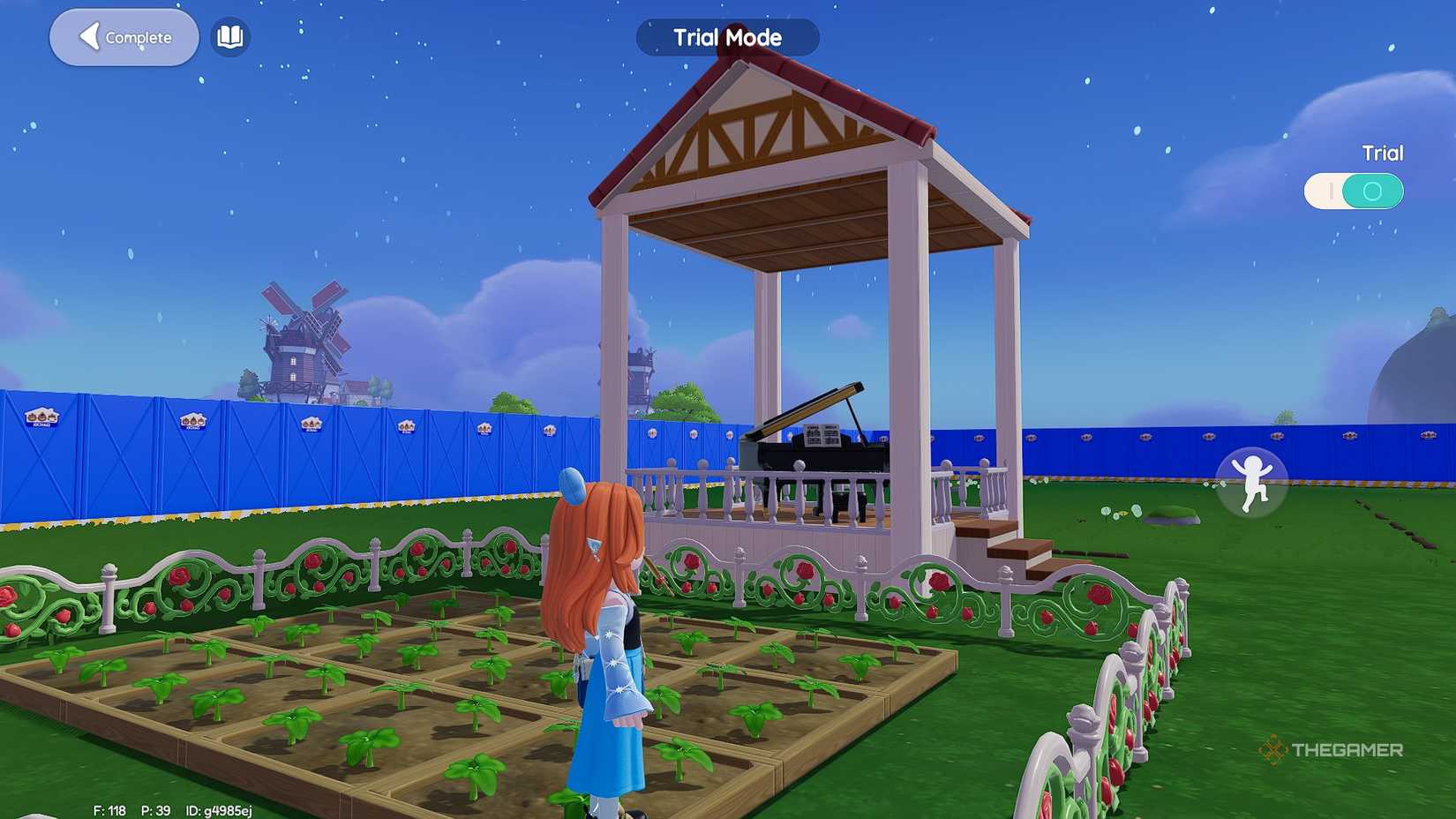Disable the Trial toggle switch

tap(1354, 191)
